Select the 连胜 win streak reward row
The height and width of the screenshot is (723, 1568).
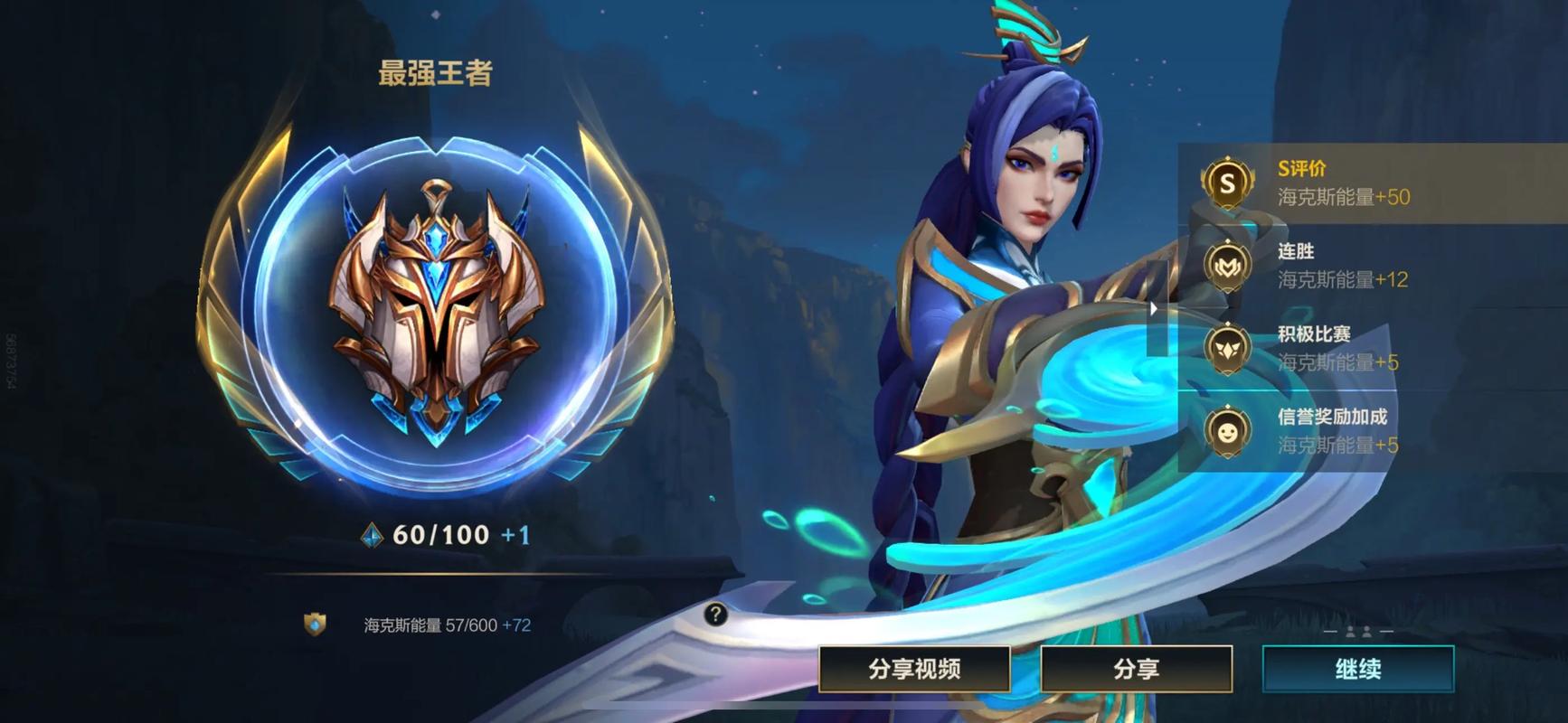point(1371,266)
